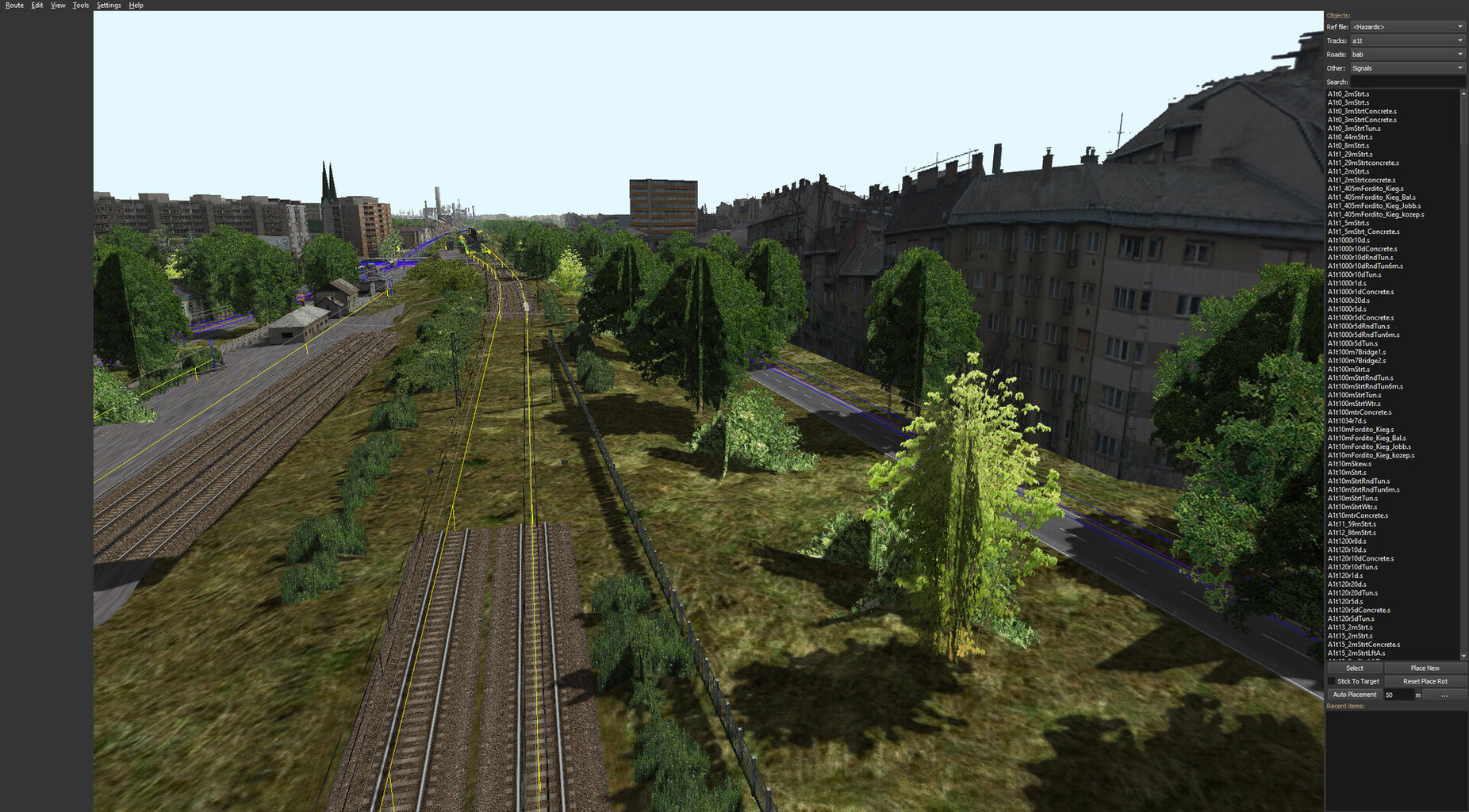The width and height of the screenshot is (1469, 812).
Task: Open the Settings menu
Action: 108,5
